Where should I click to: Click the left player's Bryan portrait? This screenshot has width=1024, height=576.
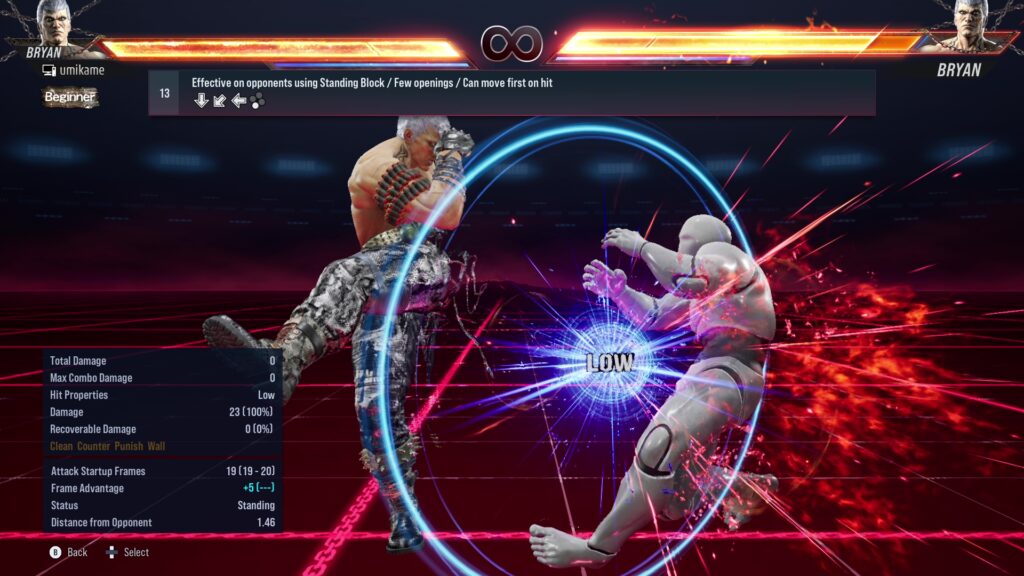[58, 24]
